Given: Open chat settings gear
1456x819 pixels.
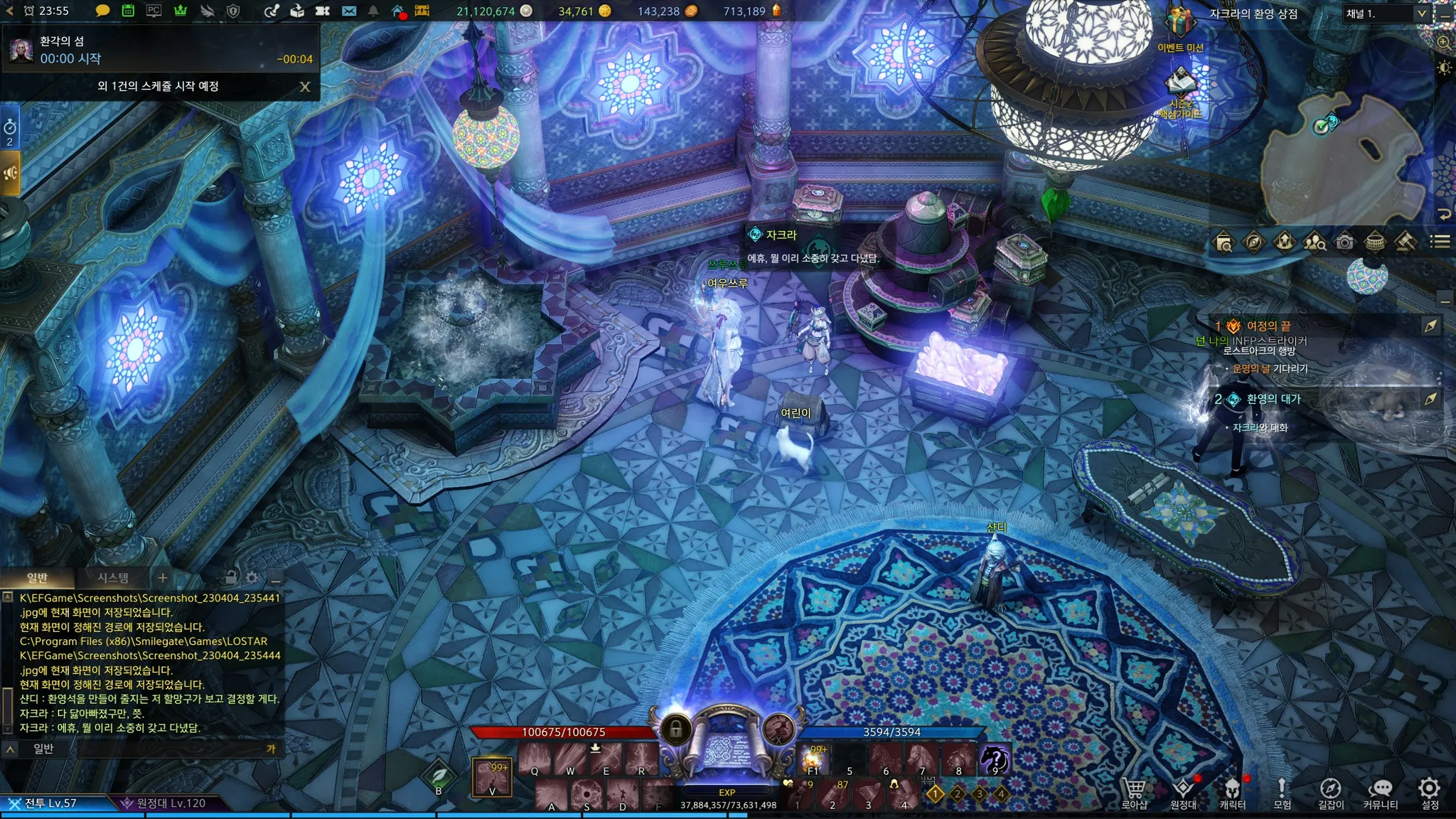Looking at the screenshot, I should (x=252, y=578).
